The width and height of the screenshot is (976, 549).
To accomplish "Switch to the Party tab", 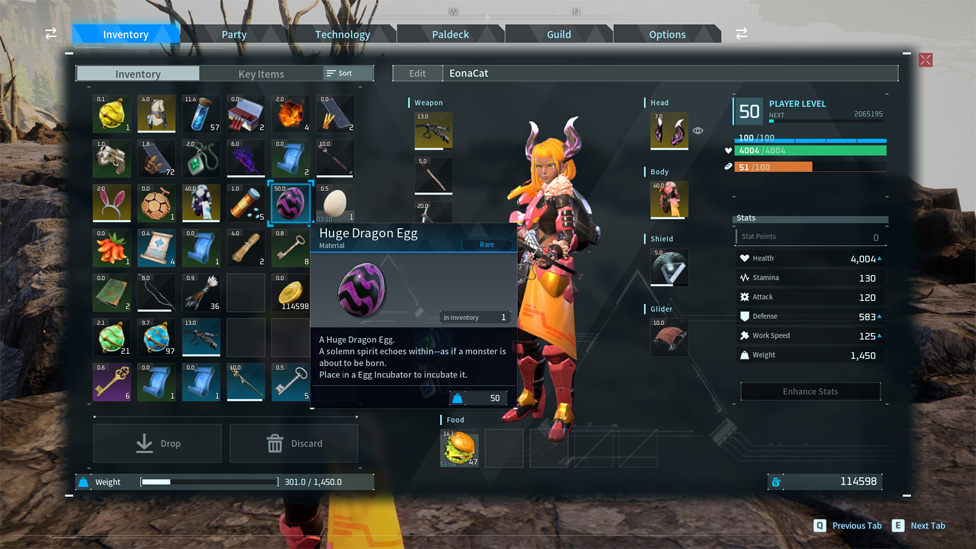I will point(234,34).
